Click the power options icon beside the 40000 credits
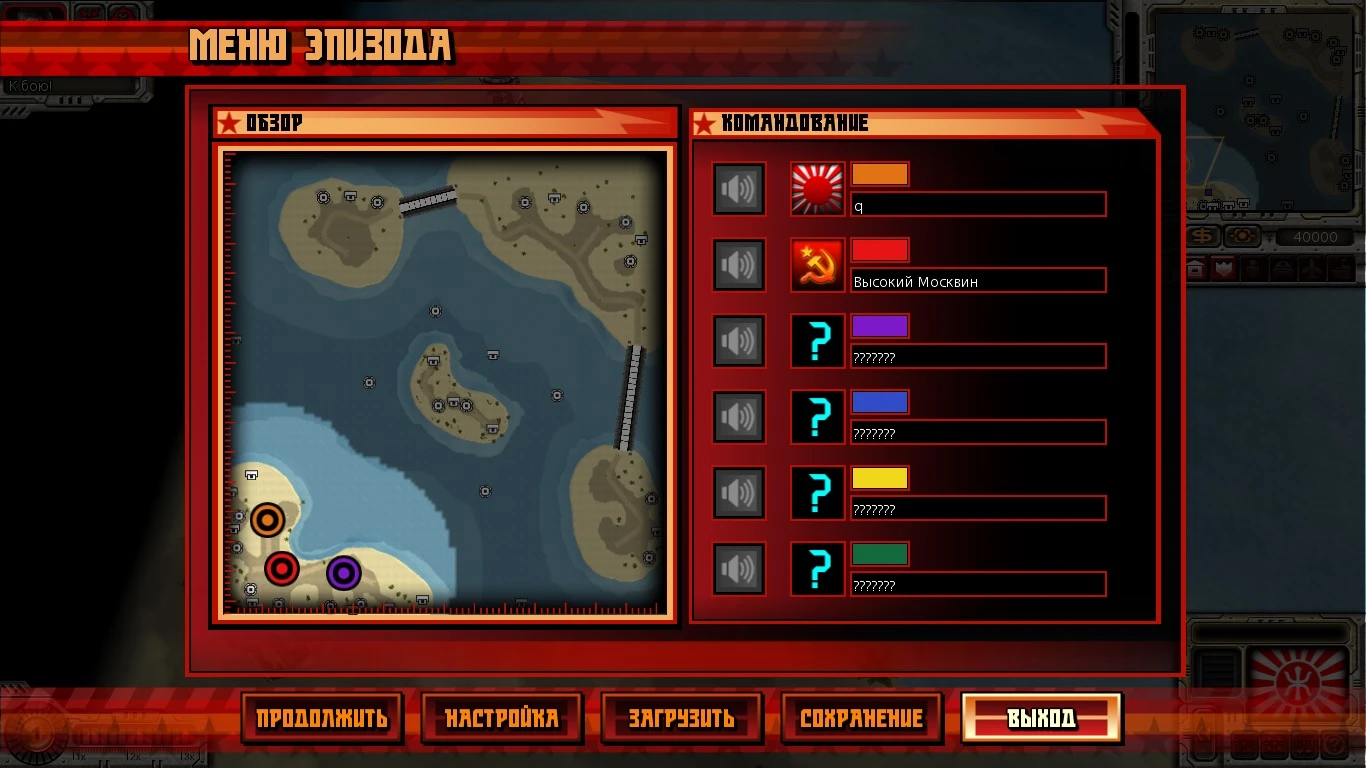Viewport: 1366px width, 768px height. pyautogui.click(x=1243, y=235)
